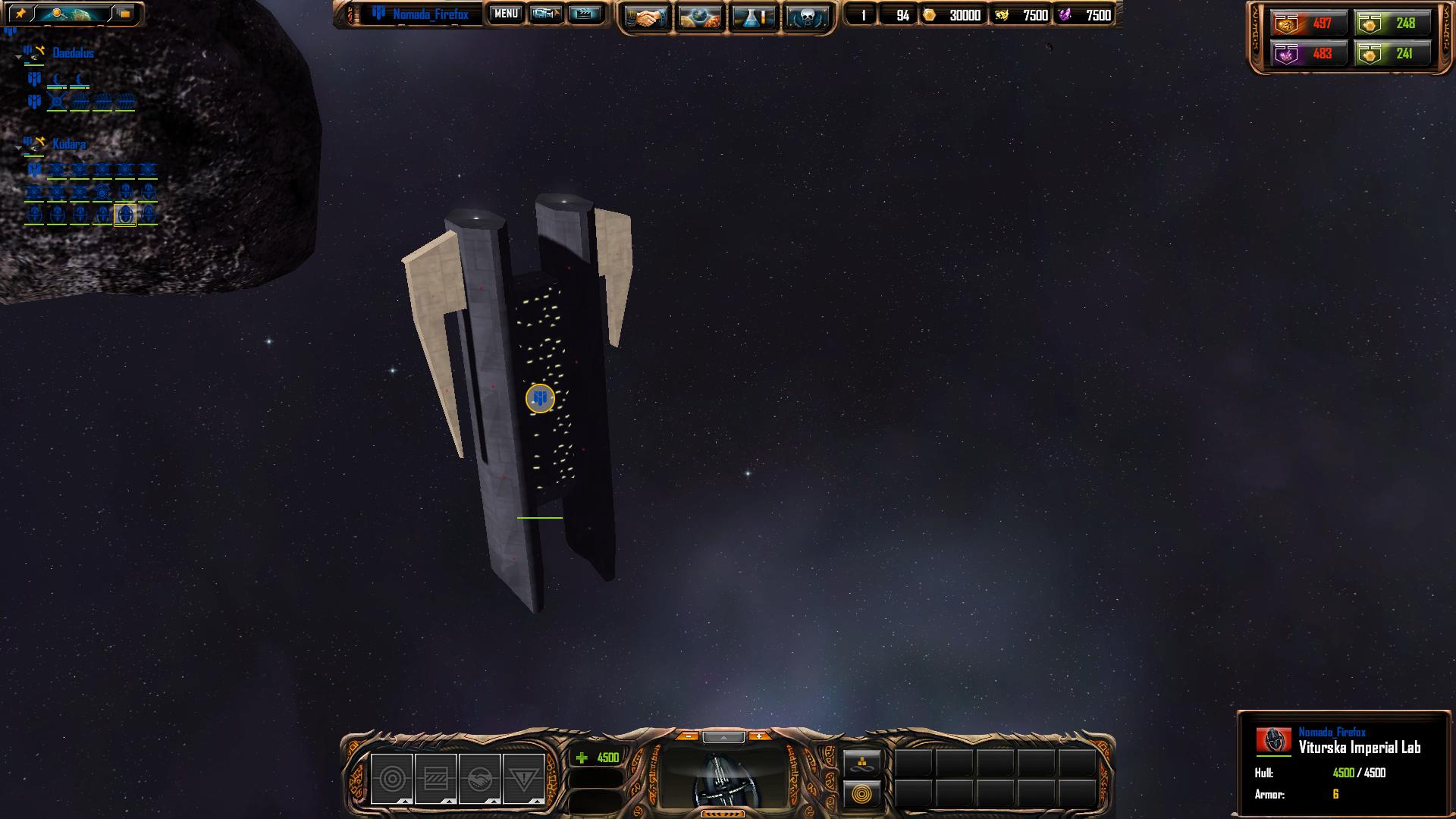1456x819 pixels.
Task: Click the inverted warning triangle command button
Action: pyautogui.click(x=523, y=779)
